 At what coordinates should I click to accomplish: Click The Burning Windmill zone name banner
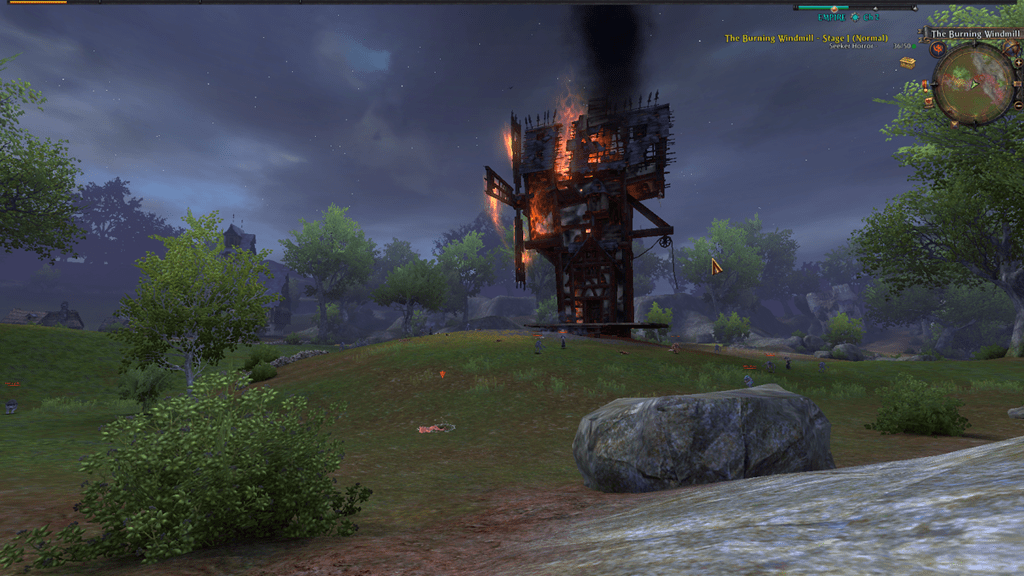[975, 34]
